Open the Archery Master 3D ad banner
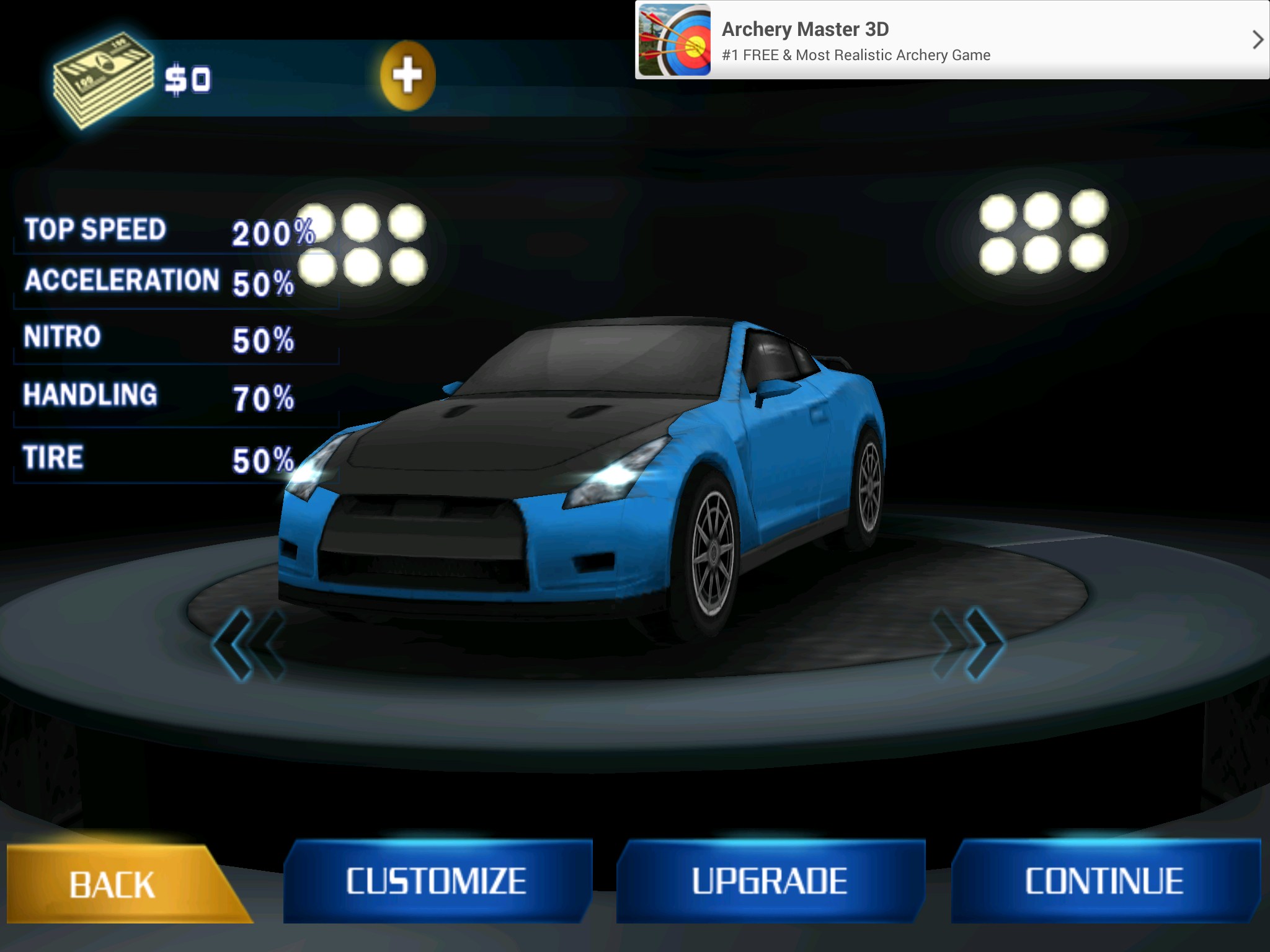The height and width of the screenshot is (952, 1270). coord(856,41)
